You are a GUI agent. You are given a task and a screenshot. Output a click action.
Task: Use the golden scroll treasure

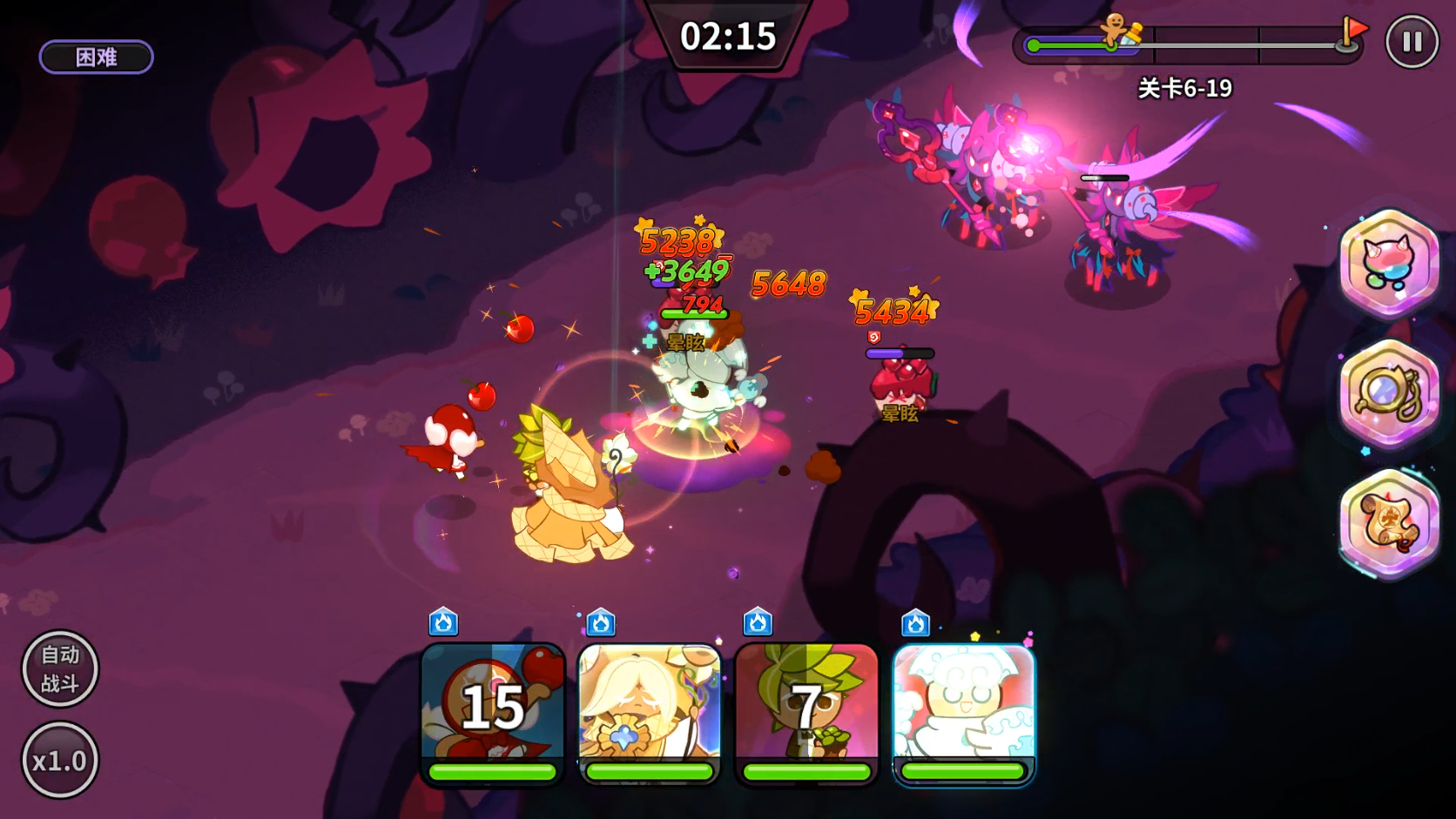click(x=1389, y=522)
